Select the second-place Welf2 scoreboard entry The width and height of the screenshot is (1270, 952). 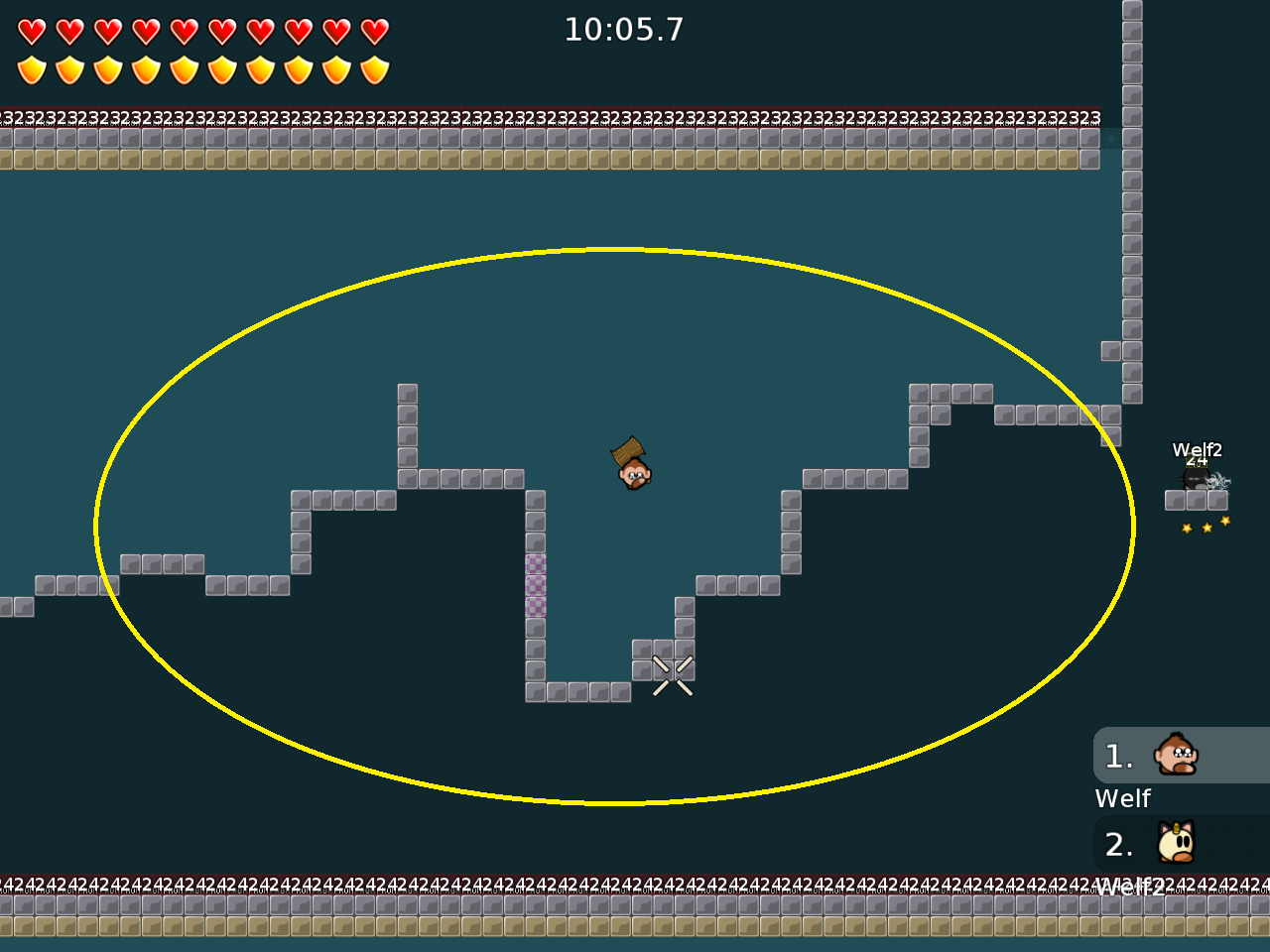[1181, 845]
